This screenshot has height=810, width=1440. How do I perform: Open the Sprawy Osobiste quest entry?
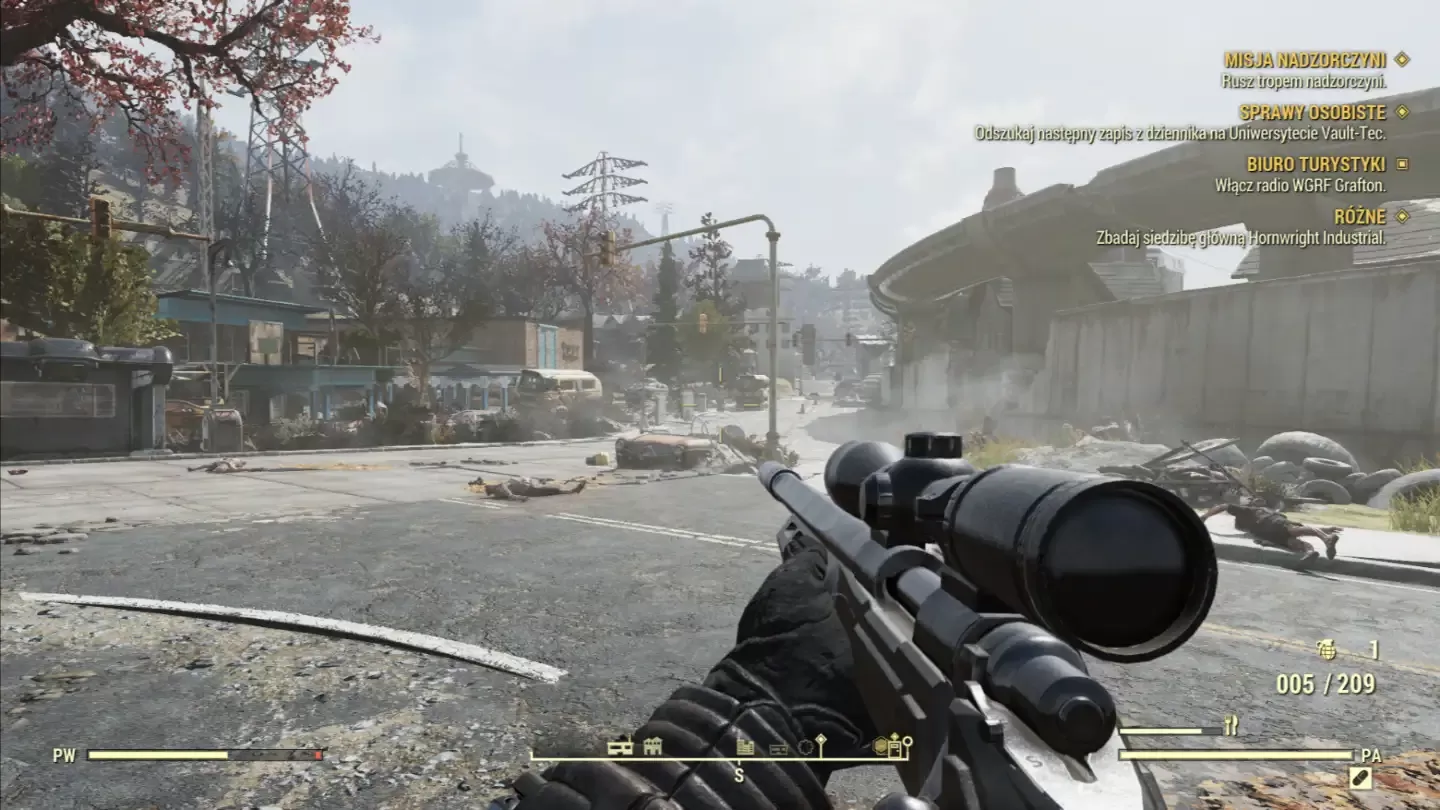[x=1312, y=112]
